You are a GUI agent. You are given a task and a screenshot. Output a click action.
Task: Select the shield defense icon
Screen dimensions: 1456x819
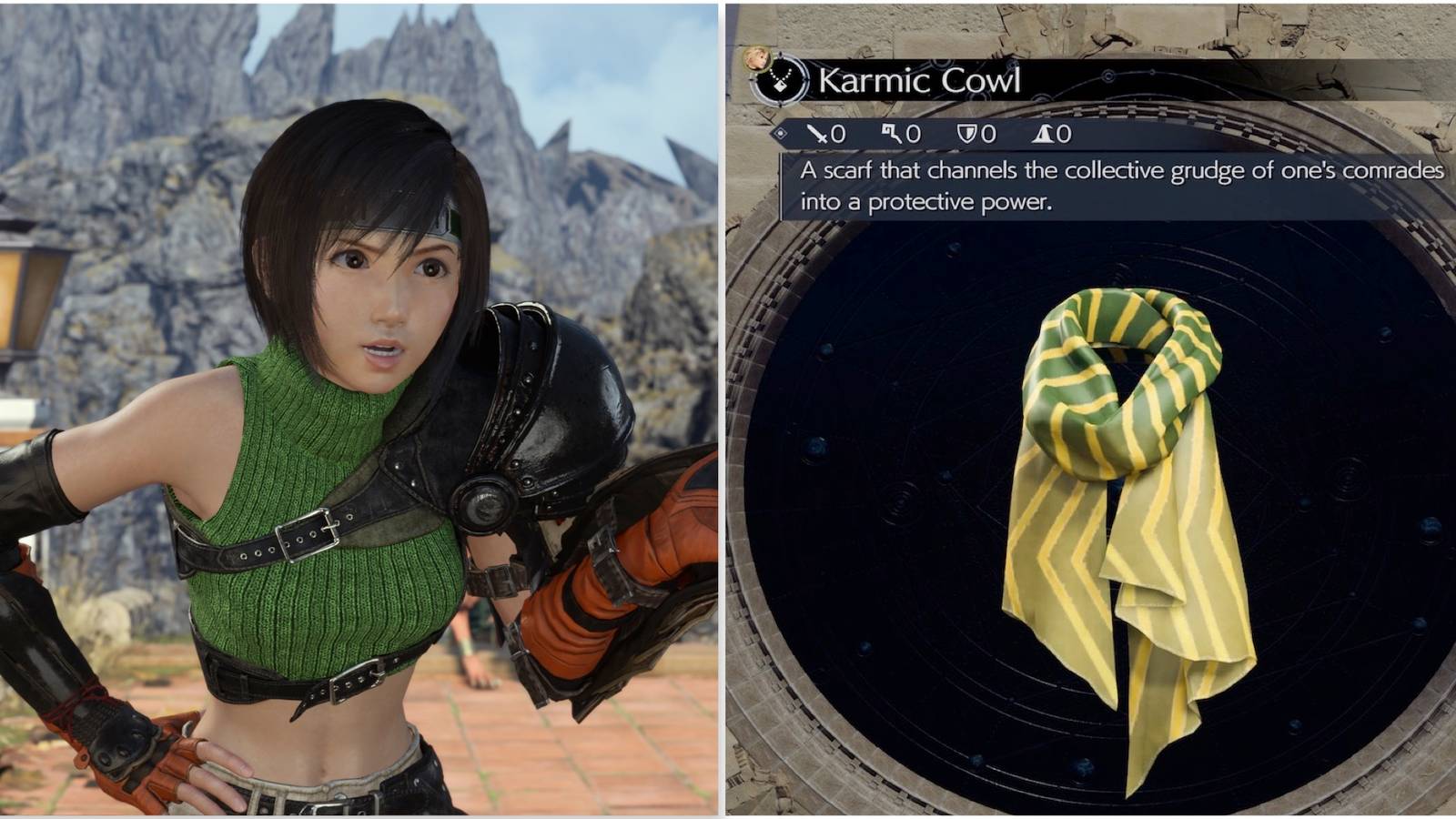click(x=966, y=135)
